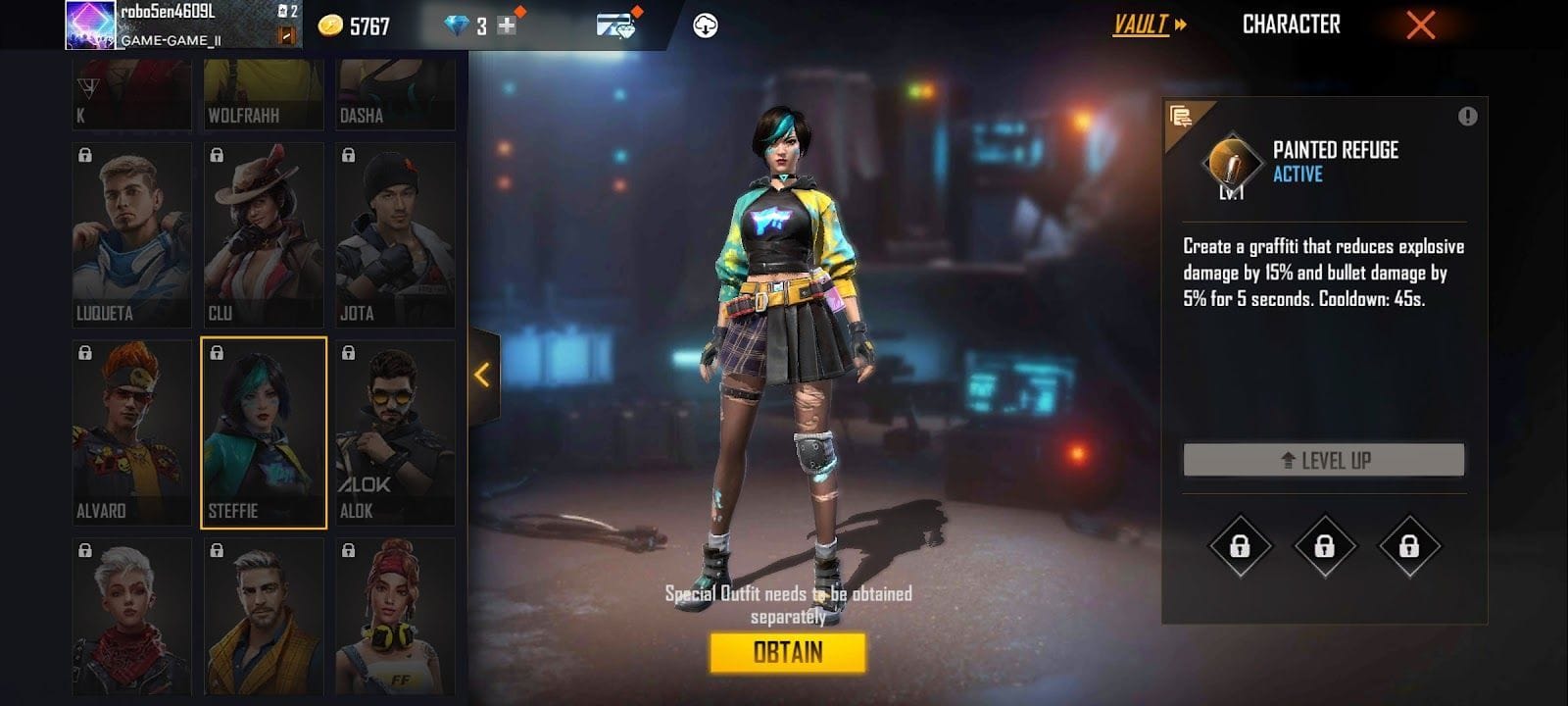Open the player profile avatar

click(90, 25)
